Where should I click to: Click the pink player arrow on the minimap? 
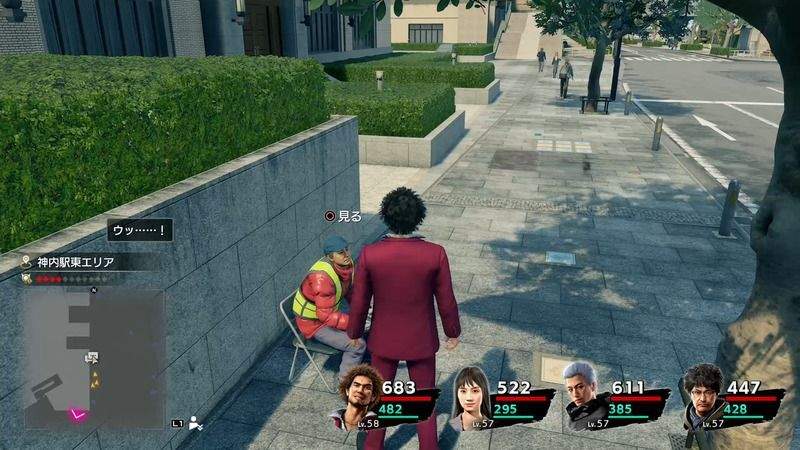pos(77,413)
